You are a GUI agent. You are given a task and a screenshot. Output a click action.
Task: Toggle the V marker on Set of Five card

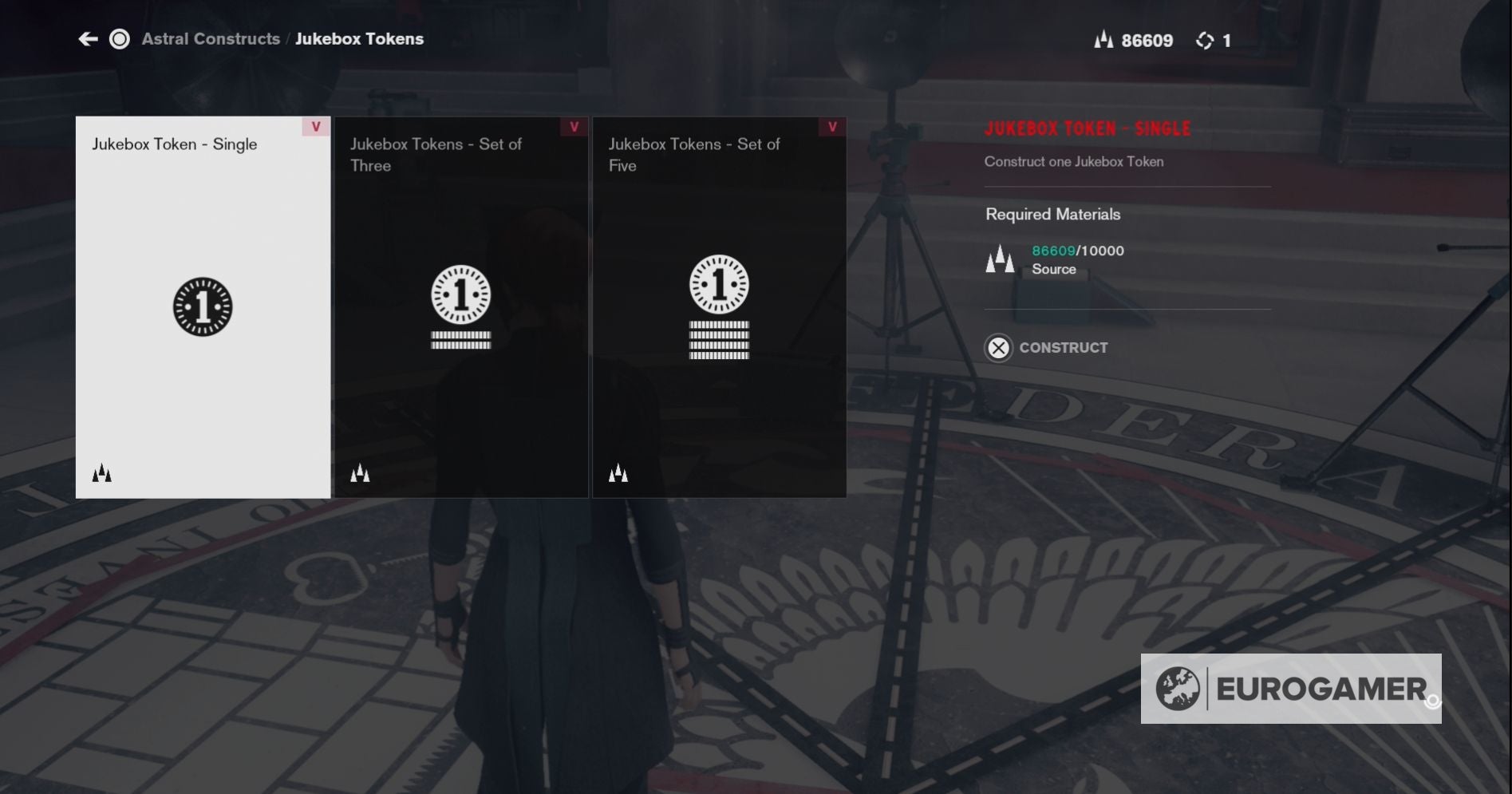(x=832, y=126)
